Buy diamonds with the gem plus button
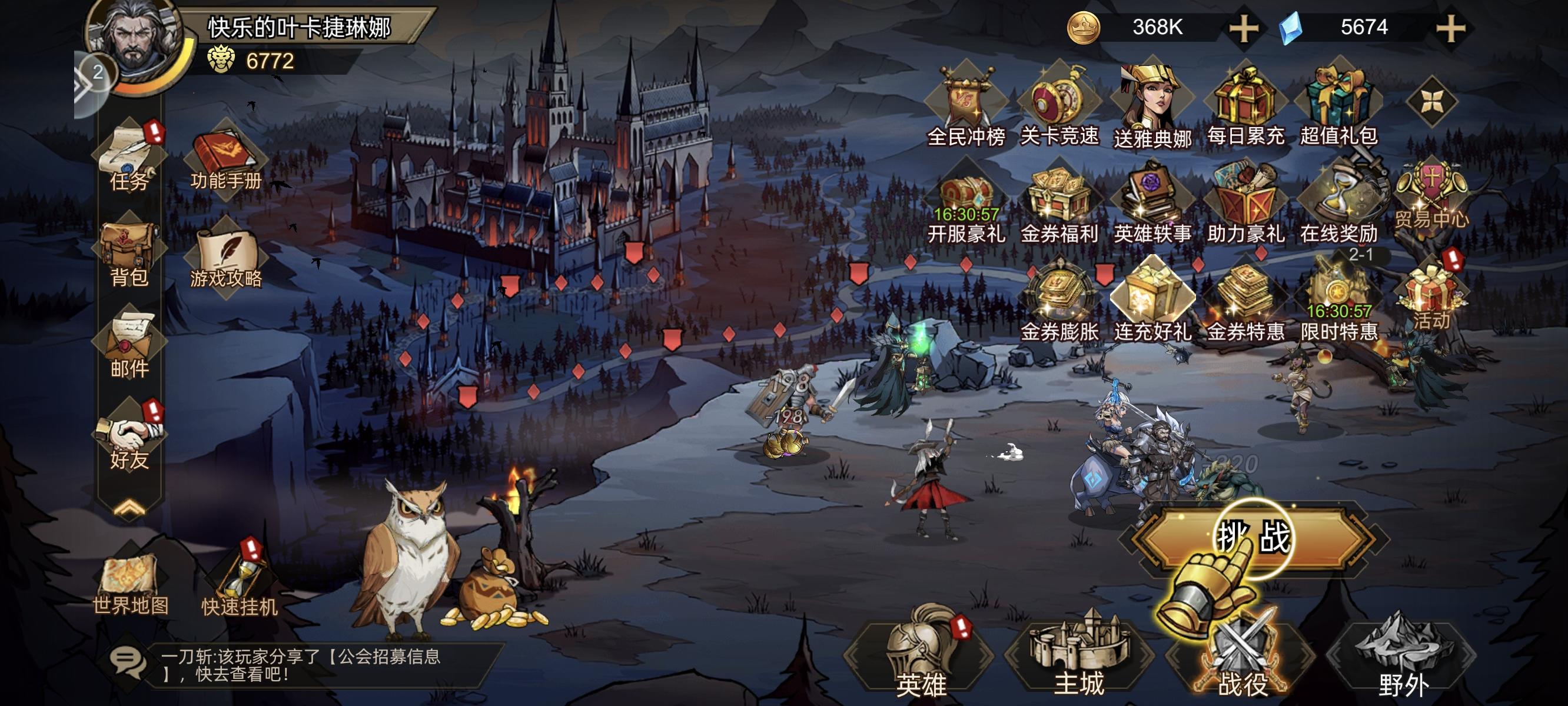Image resolution: width=1568 pixels, height=706 pixels. [x=1450, y=29]
